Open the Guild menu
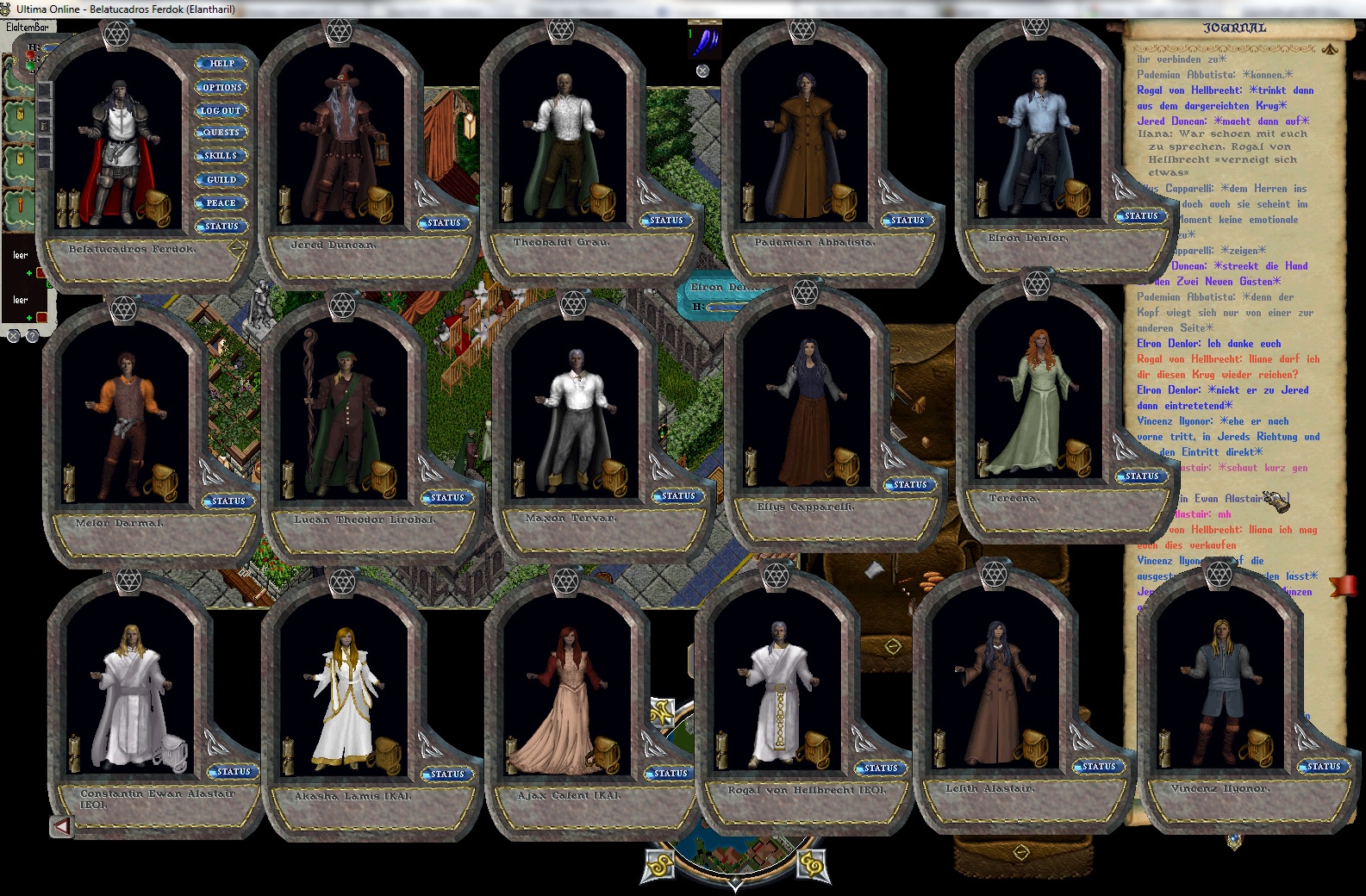The height and width of the screenshot is (896, 1366). tap(221, 179)
